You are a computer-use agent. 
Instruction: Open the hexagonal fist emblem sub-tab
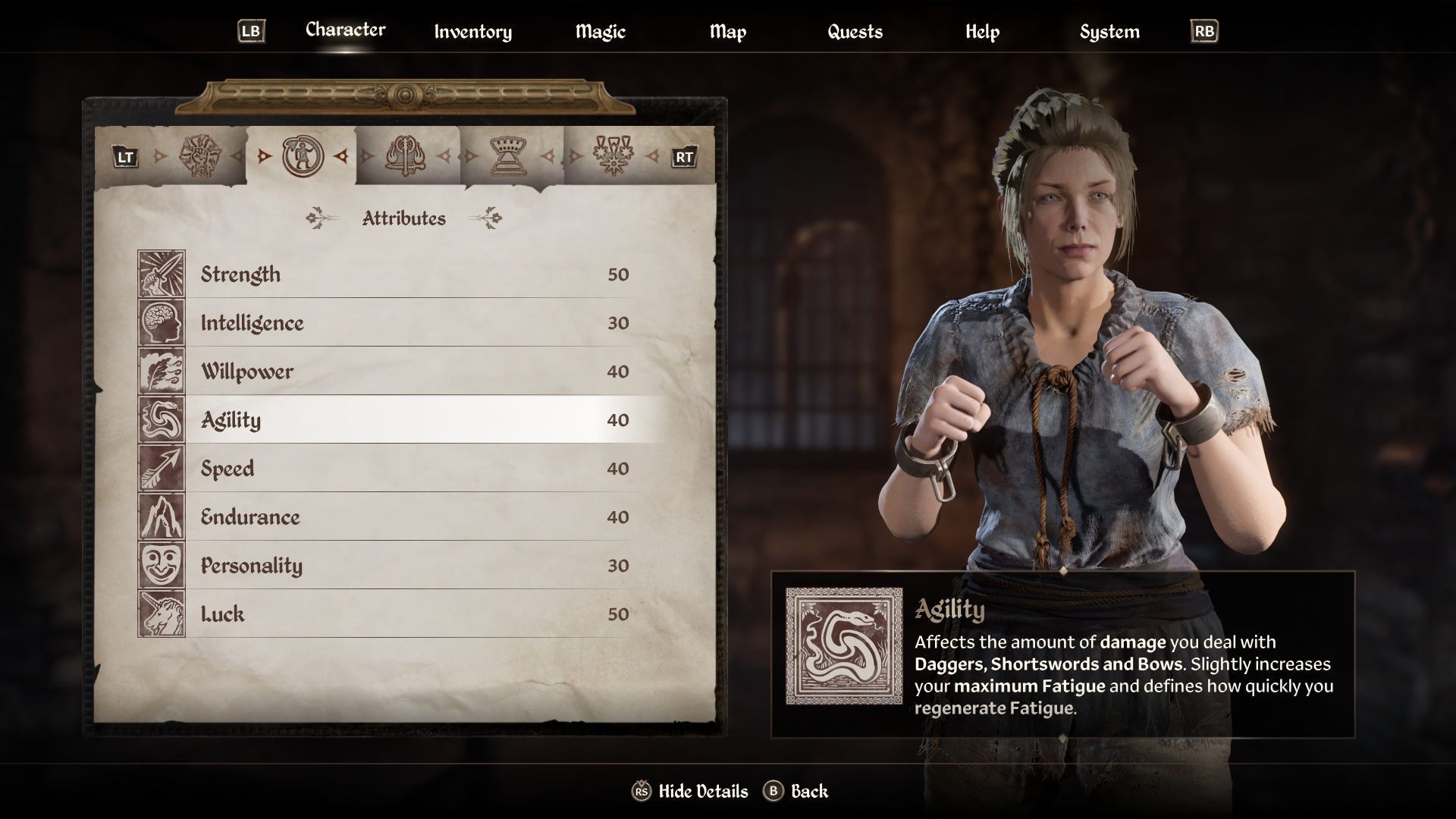pyautogui.click(x=198, y=156)
